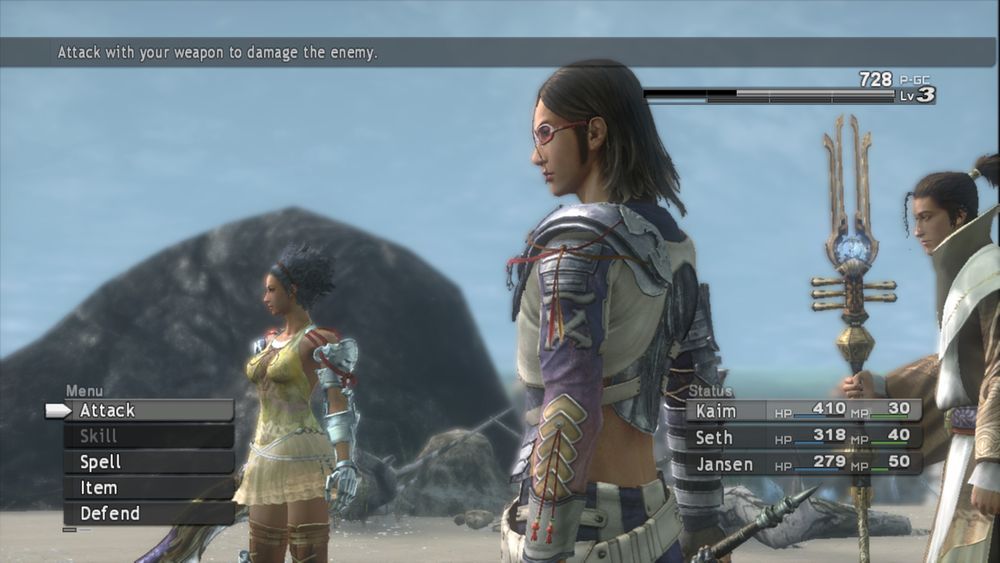
Task: Select Seth's status row
Action: 802,437
